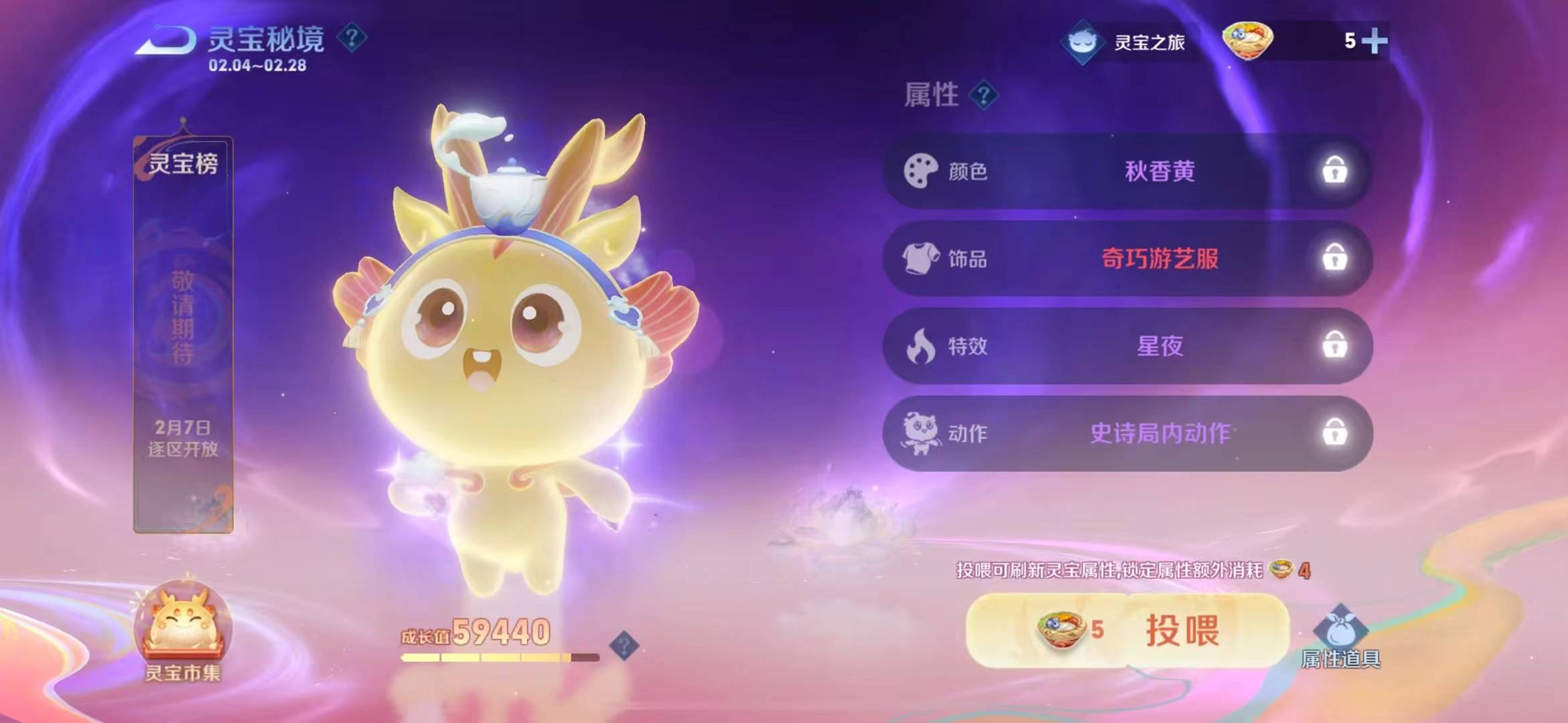The width and height of the screenshot is (1568, 723).
Task: Select the 奇巧游艺服 accessory row
Action: click(1159, 258)
